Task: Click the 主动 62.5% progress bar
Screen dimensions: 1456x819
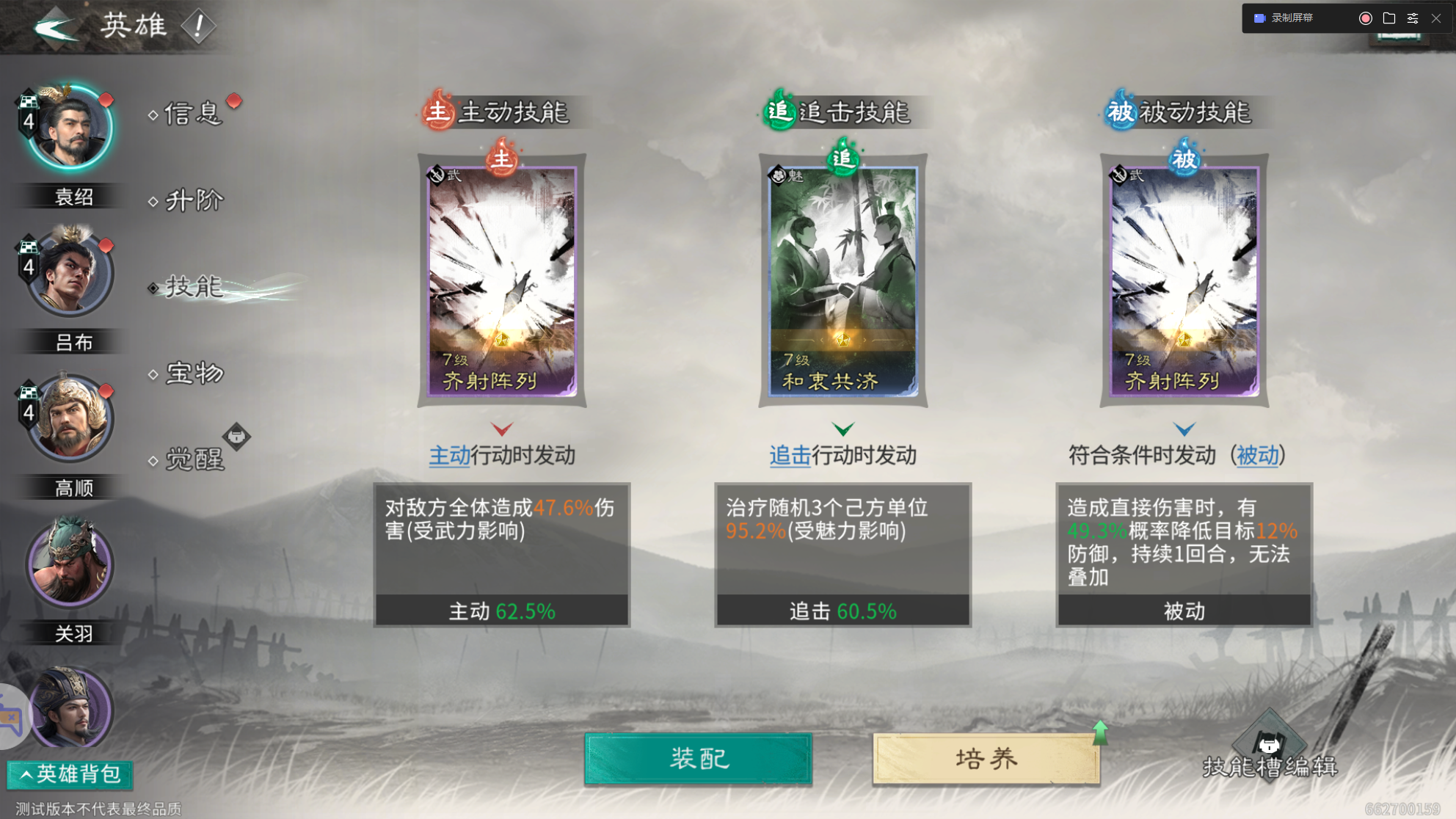Action: [503, 610]
